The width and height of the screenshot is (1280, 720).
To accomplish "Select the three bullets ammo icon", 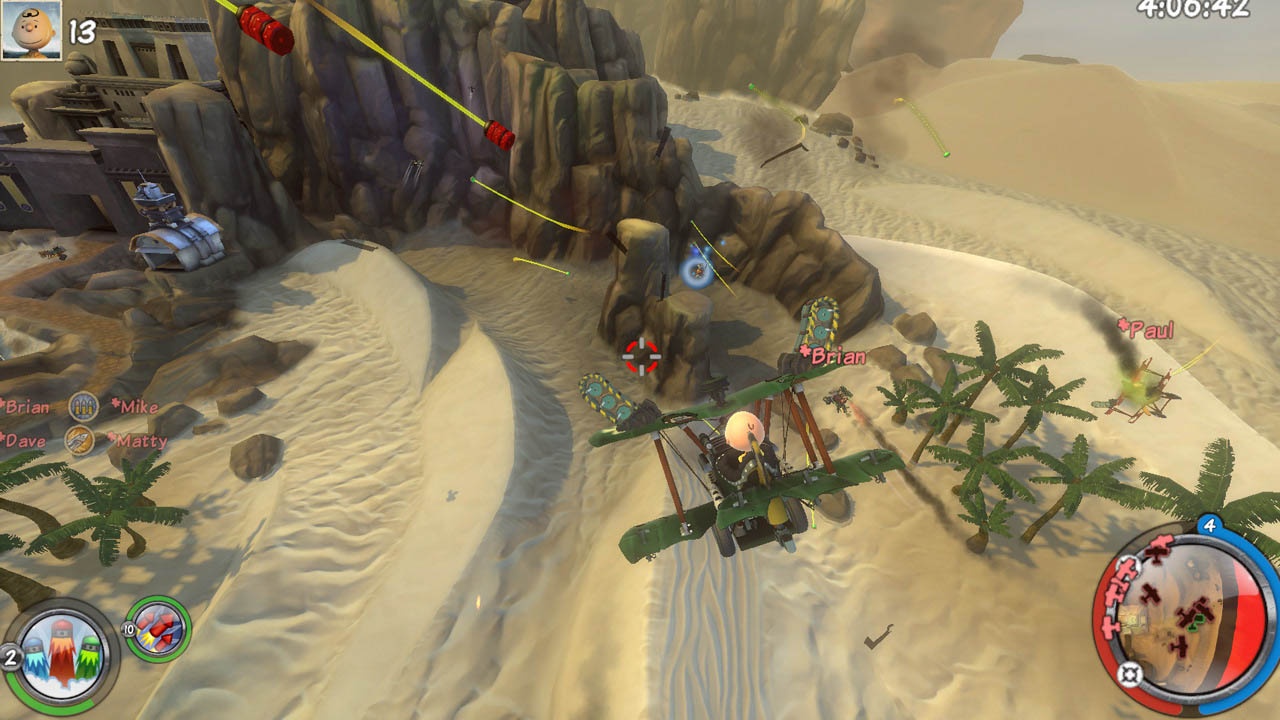I will pyautogui.click(x=83, y=405).
